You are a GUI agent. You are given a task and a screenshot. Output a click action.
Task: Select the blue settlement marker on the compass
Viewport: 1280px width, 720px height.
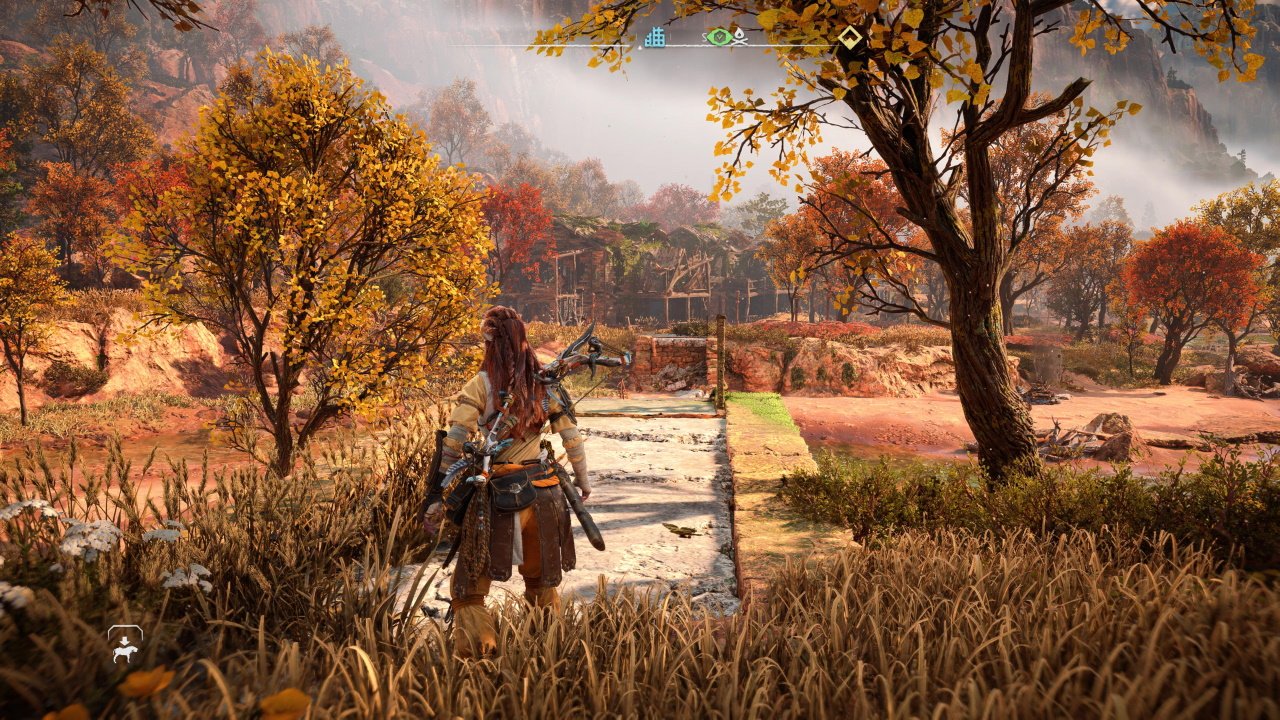655,37
